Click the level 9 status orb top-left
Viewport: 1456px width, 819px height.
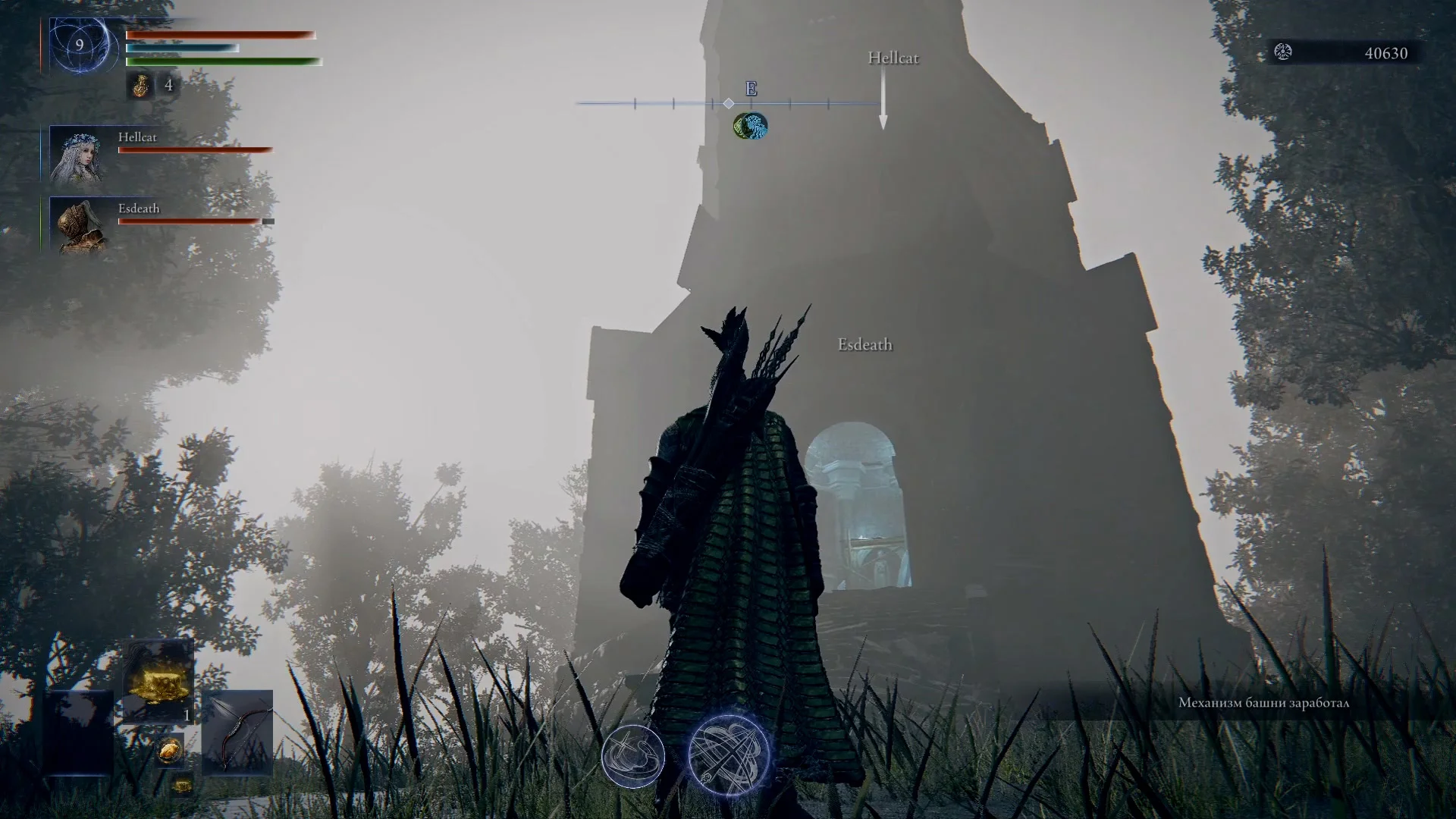[78, 45]
